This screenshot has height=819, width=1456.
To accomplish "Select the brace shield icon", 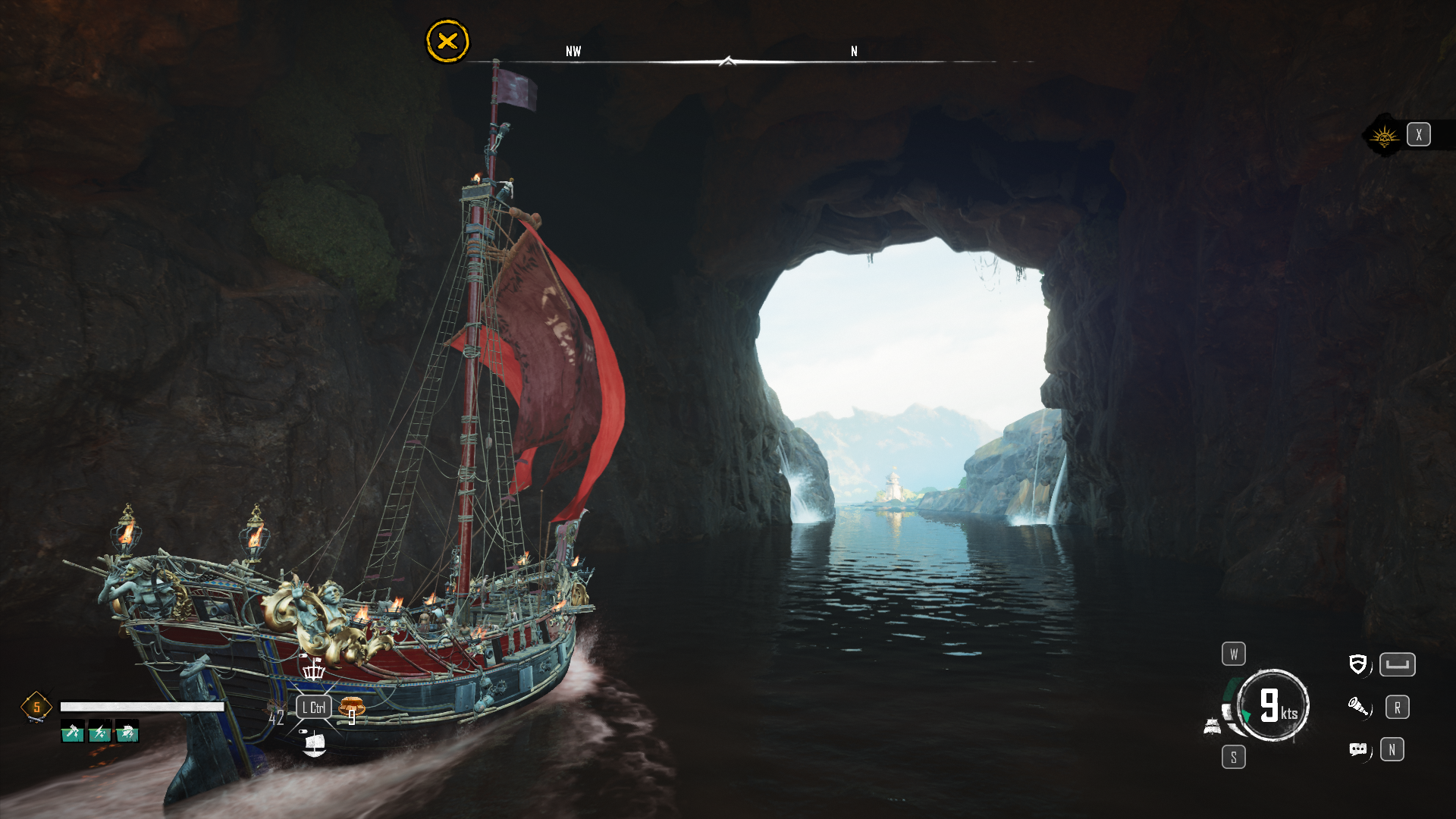I will (1357, 665).
